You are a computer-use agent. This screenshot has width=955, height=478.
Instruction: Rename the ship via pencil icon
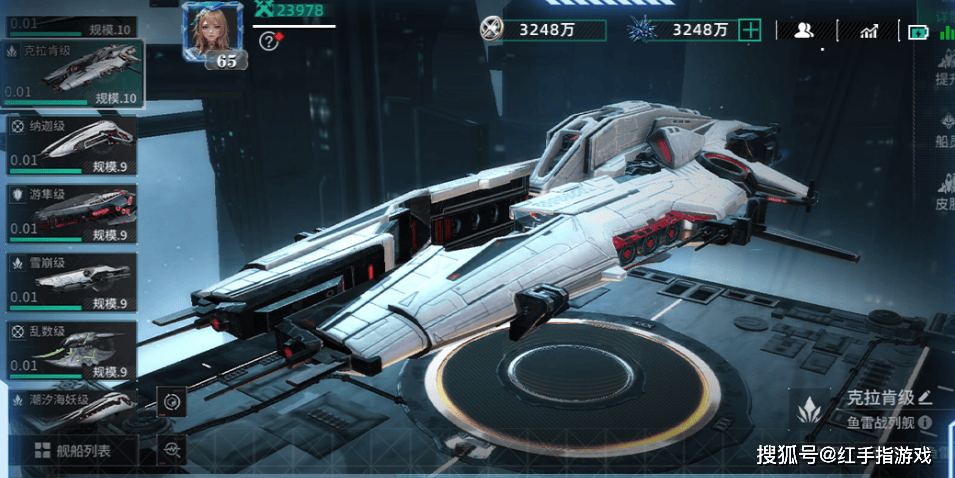(x=925, y=397)
